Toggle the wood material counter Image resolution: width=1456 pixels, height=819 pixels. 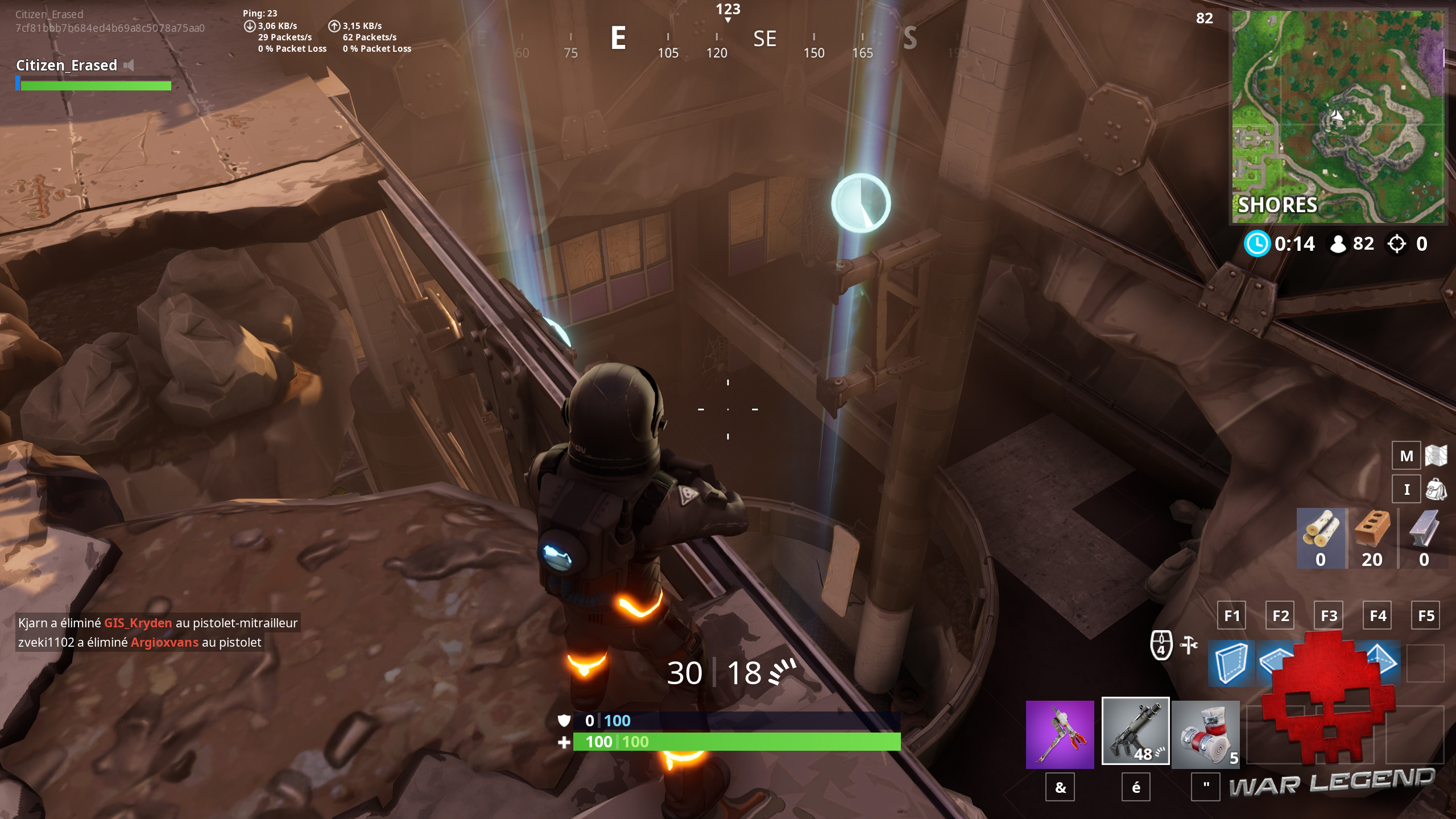pyautogui.click(x=1320, y=537)
